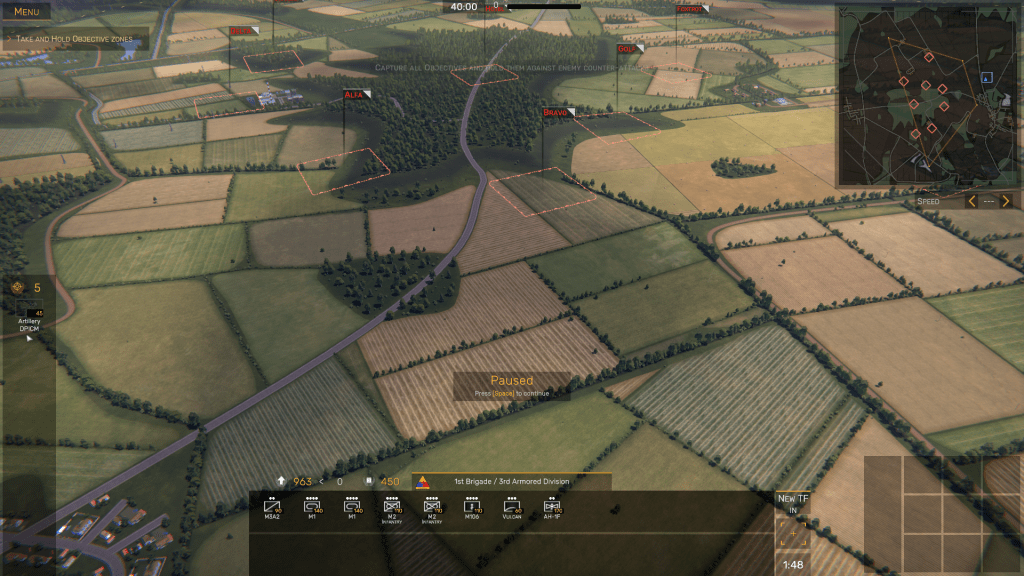Viewport: 1024px width, 576px height.
Task: Click the Golf objective flag marker
Action: coord(629,49)
